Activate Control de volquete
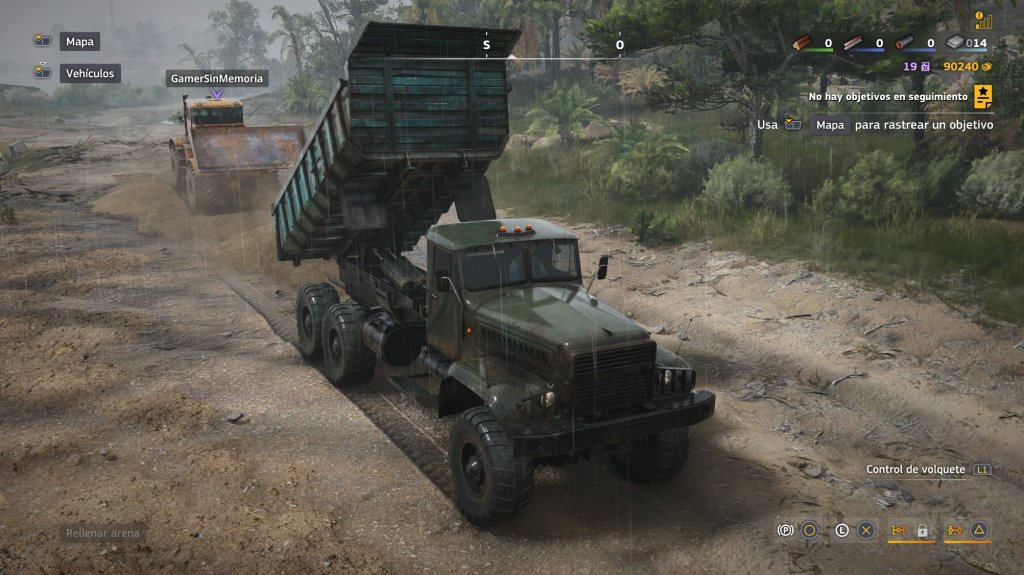The height and width of the screenshot is (575, 1024). [915, 469]
